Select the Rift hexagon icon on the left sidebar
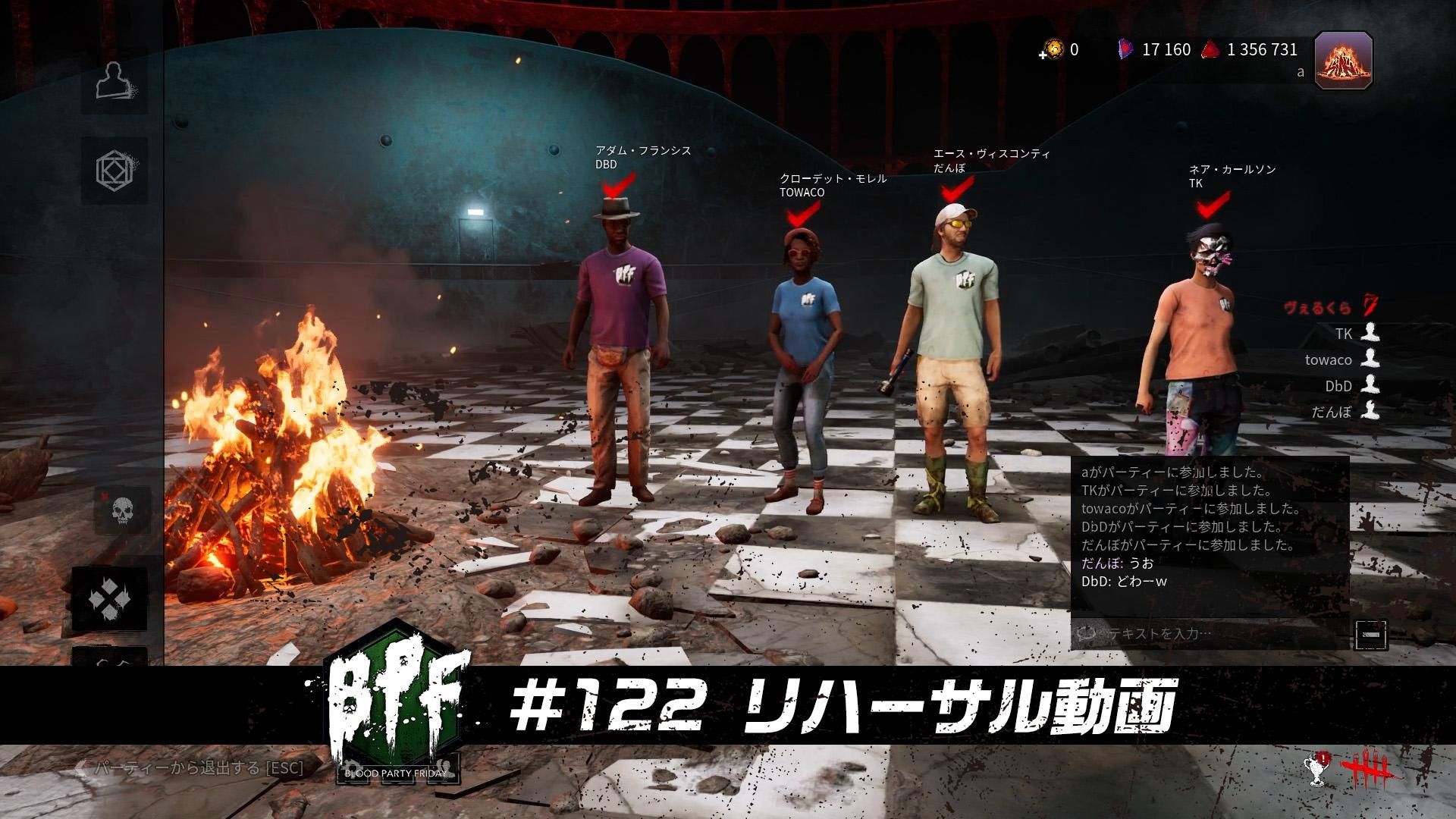Viewport: 1456px width, 819px height. click(x=115, y=171)
